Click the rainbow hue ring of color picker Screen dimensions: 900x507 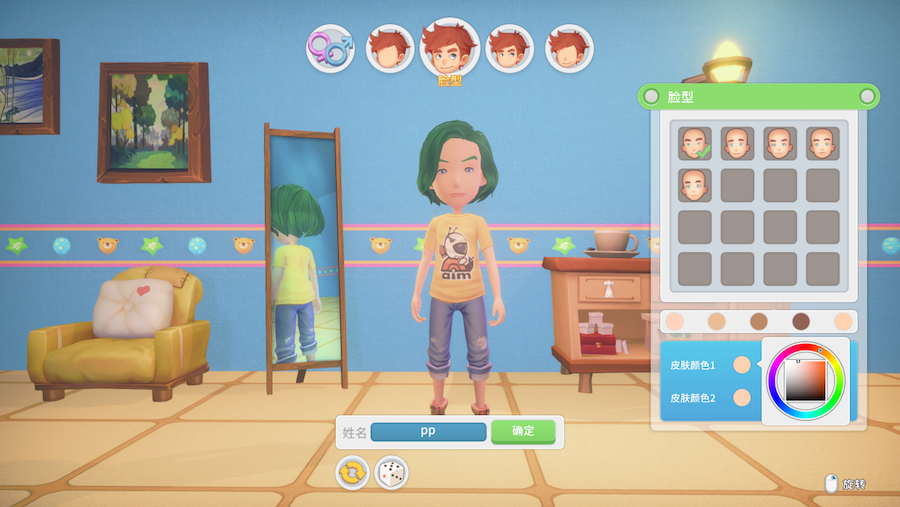pyautogui.click(x=775, y=378)
